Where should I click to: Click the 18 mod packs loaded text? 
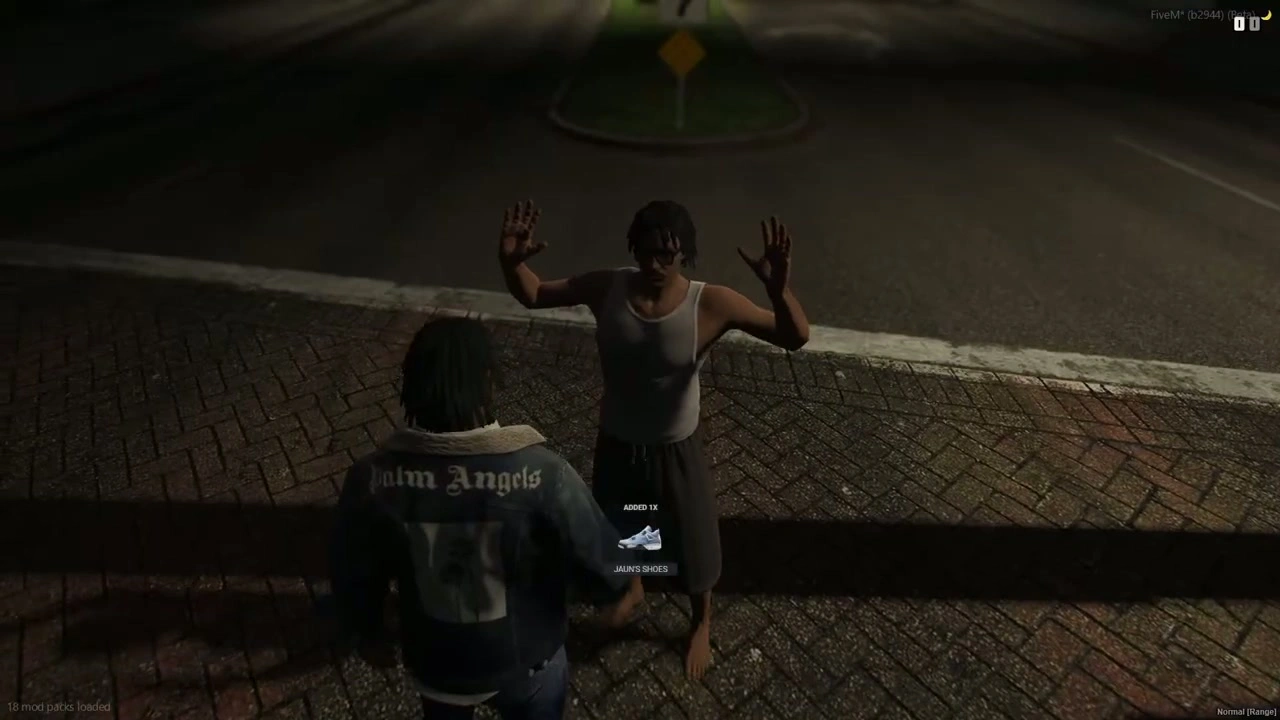tap(58, 706)
